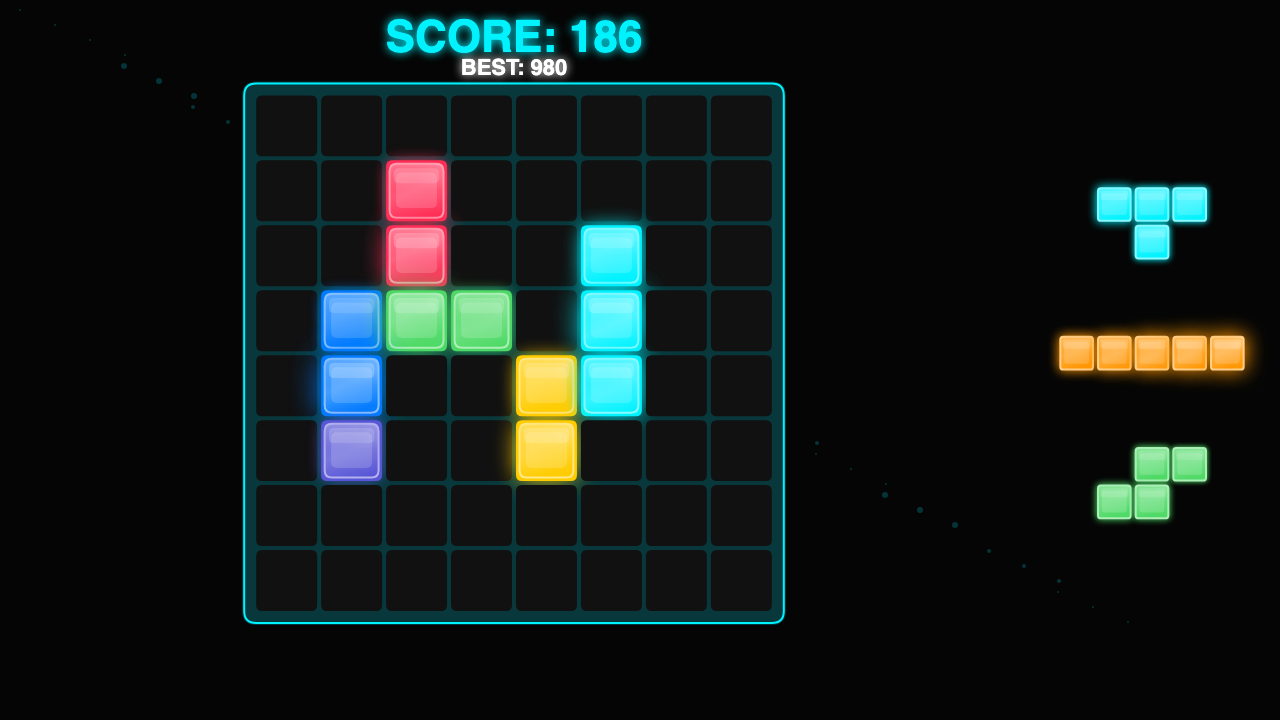
Task: Click the lower yellow block
Action: [x=546, y=451]
